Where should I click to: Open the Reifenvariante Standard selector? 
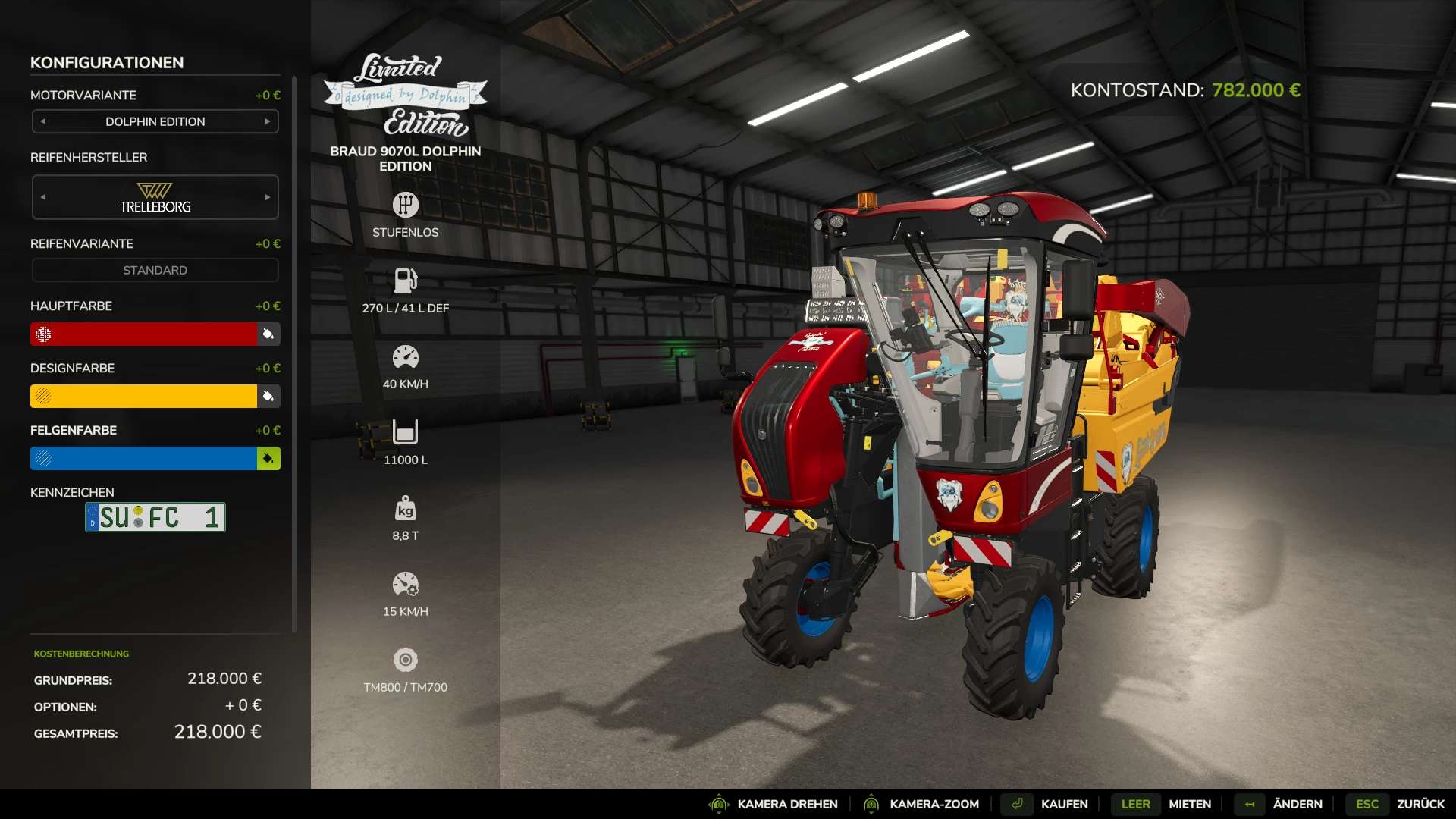pos(155,270)
